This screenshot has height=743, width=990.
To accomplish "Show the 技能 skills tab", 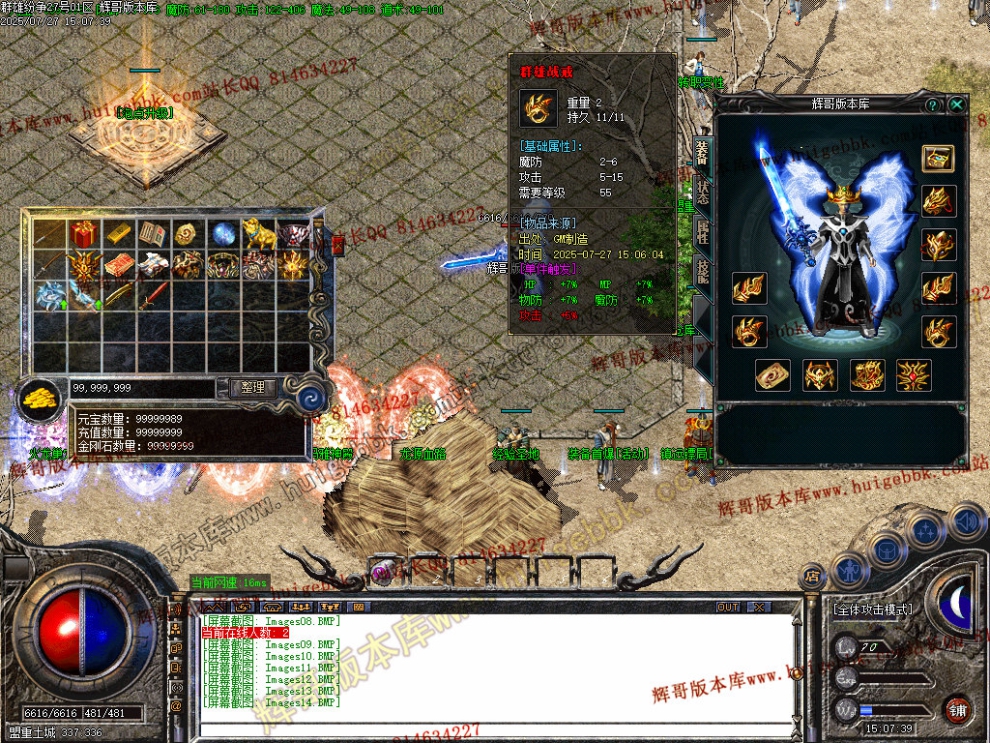I will tap(702, 272).
